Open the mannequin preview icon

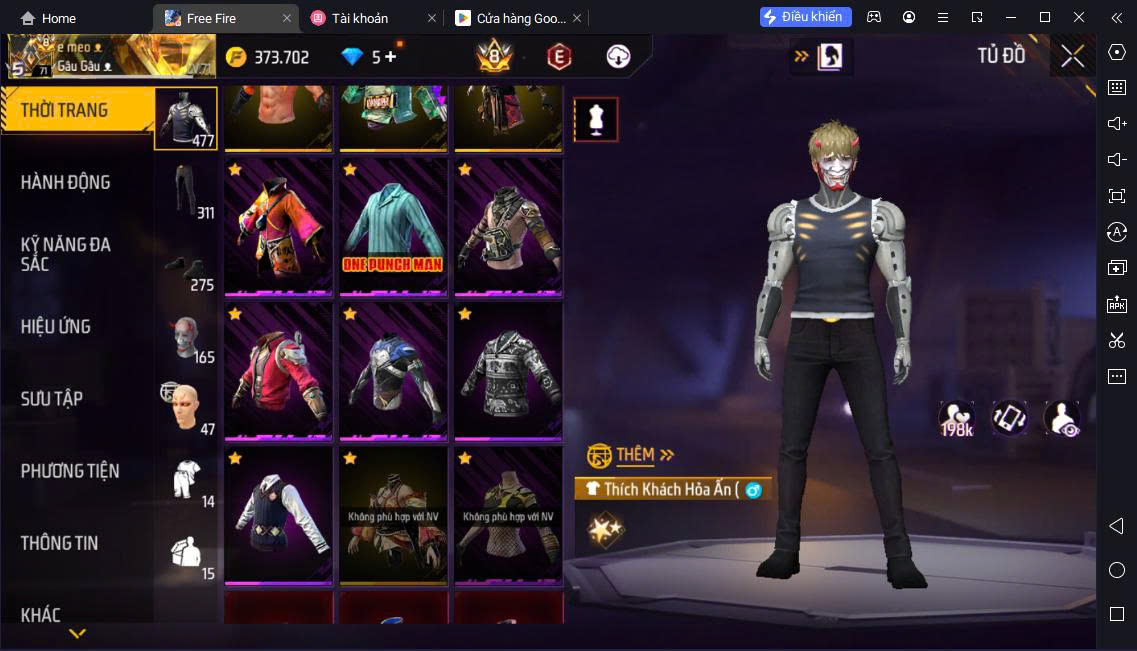coord(596,120)
